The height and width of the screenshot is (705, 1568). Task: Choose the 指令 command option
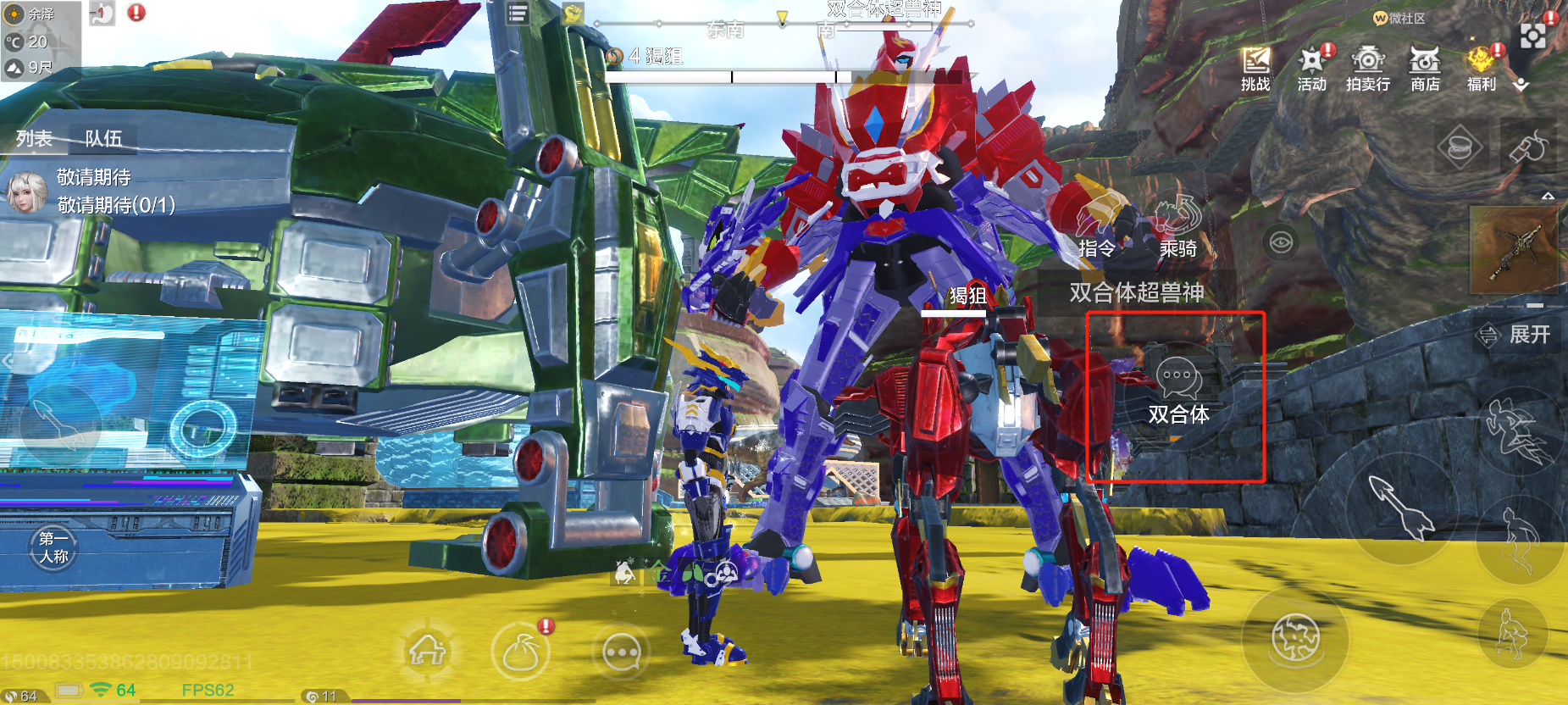tap(1097, 229)
